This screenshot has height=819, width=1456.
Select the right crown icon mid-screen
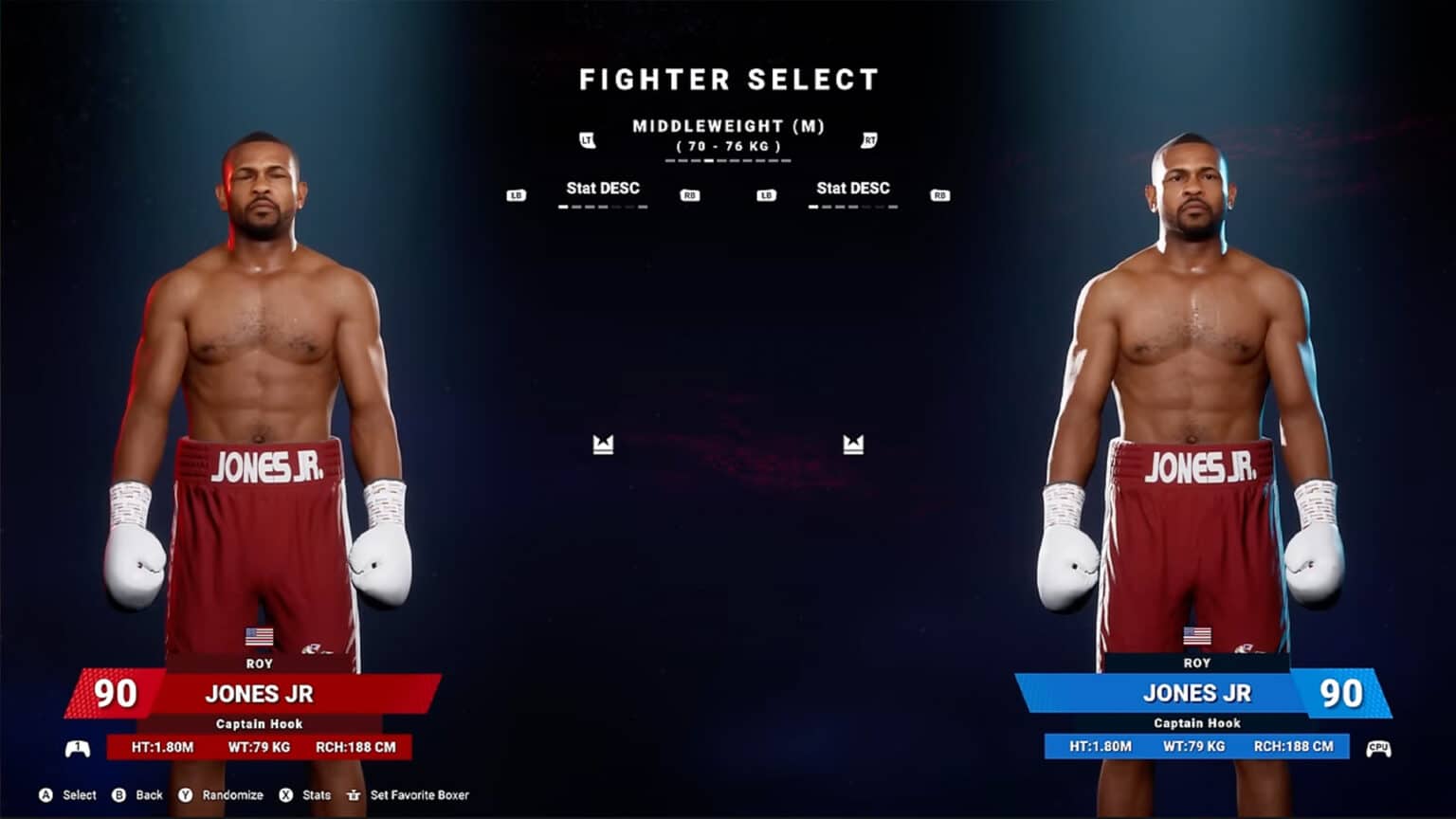tap(853, 442)
